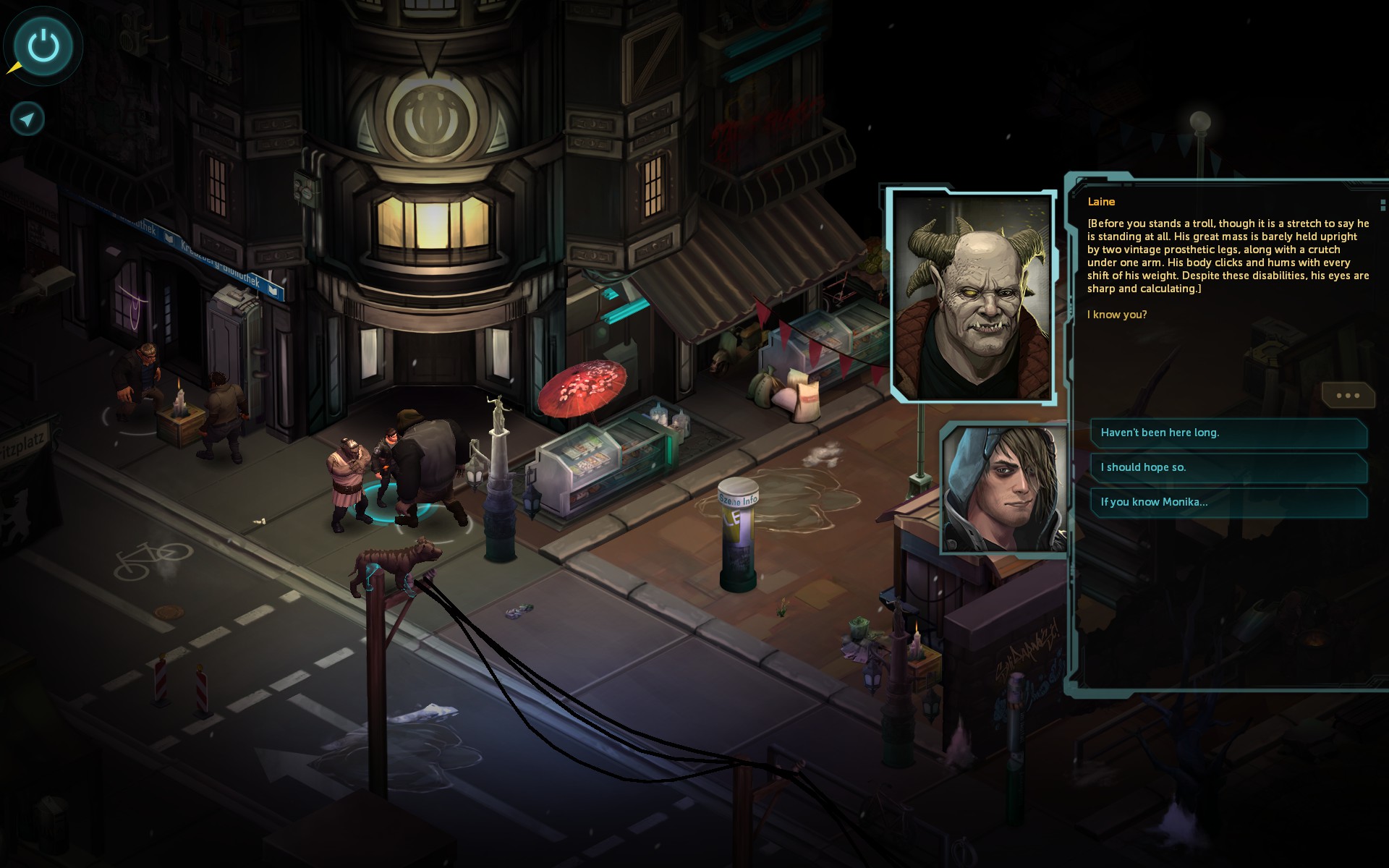Select the "I should hope so." response
The image size is (1389, 868).
[1228, 467]
